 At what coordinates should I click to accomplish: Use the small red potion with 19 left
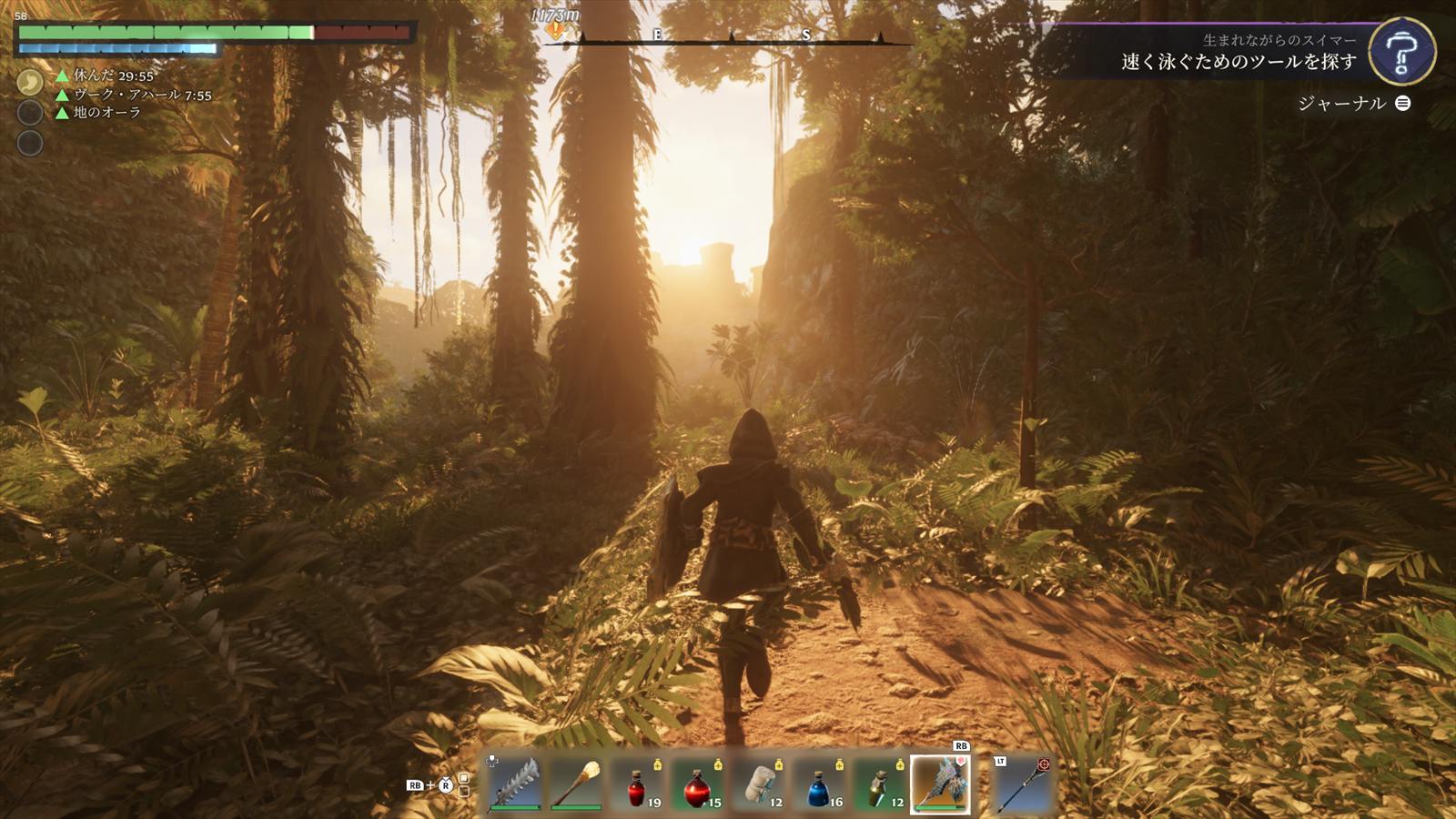(637, 784)
